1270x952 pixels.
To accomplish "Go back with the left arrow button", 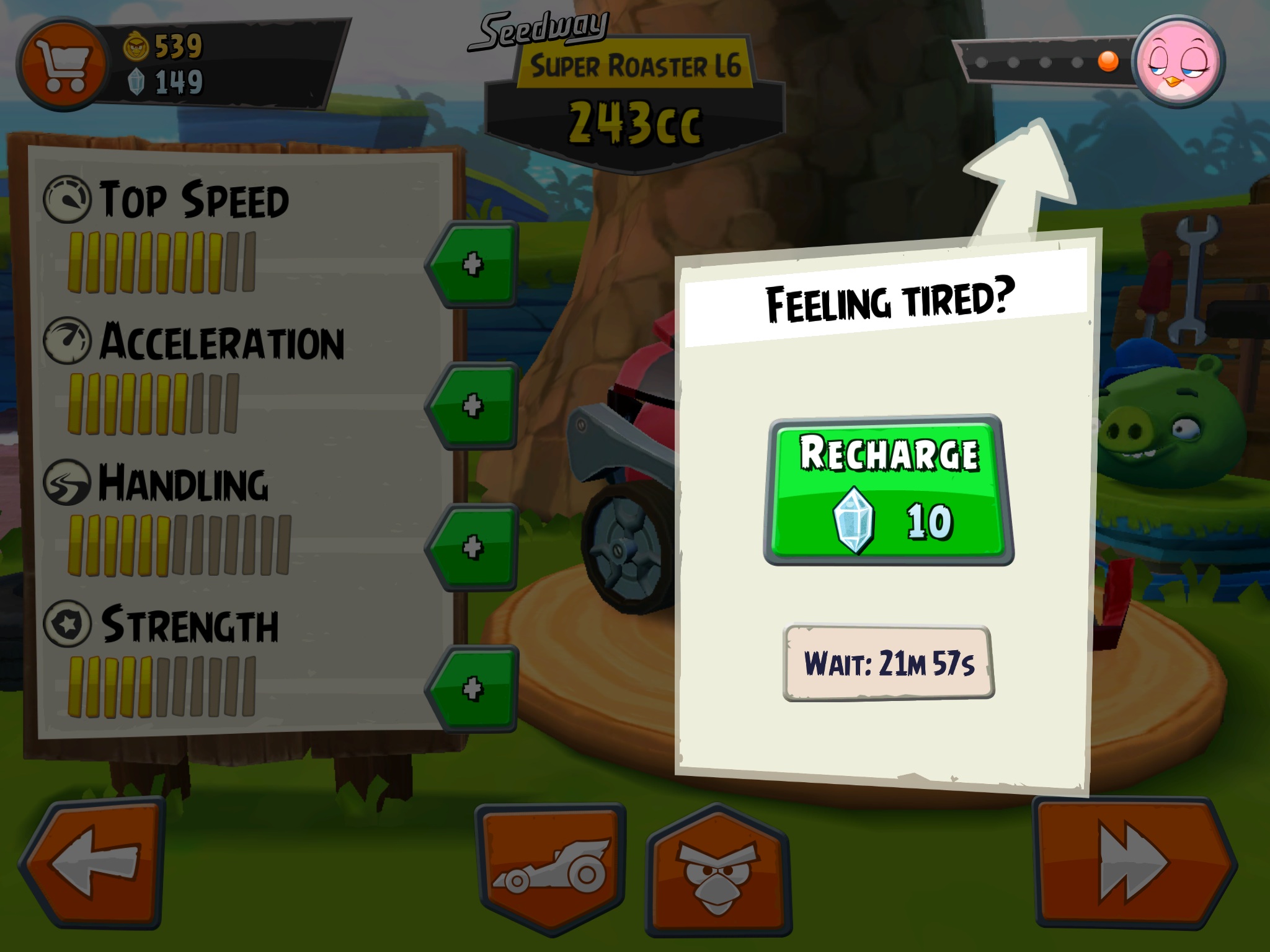I will pyautogui.click(x=94, y=862).
